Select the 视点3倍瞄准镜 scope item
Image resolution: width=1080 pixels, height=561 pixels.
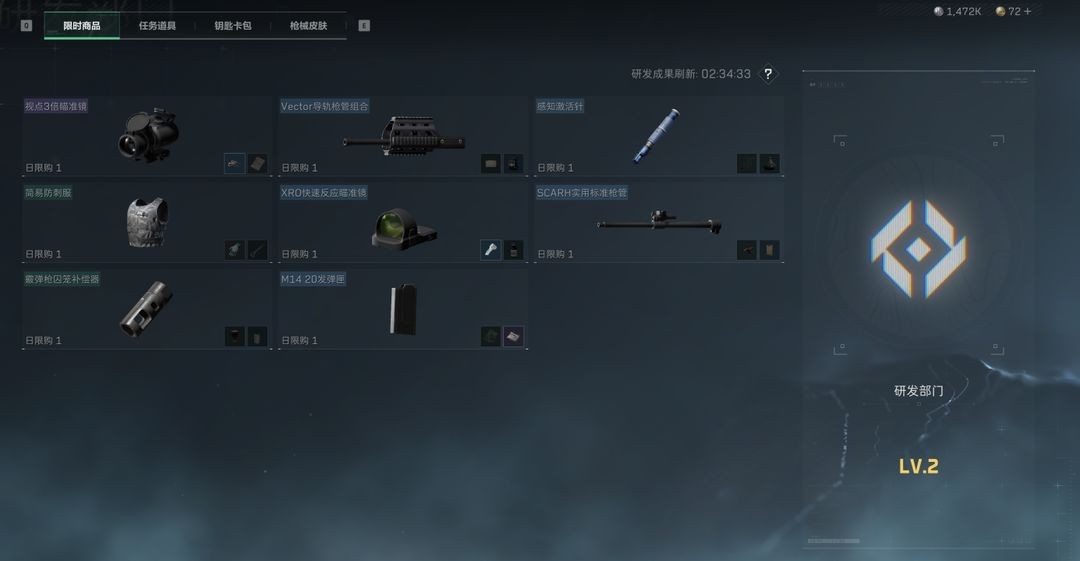click(x=147, y=136)
